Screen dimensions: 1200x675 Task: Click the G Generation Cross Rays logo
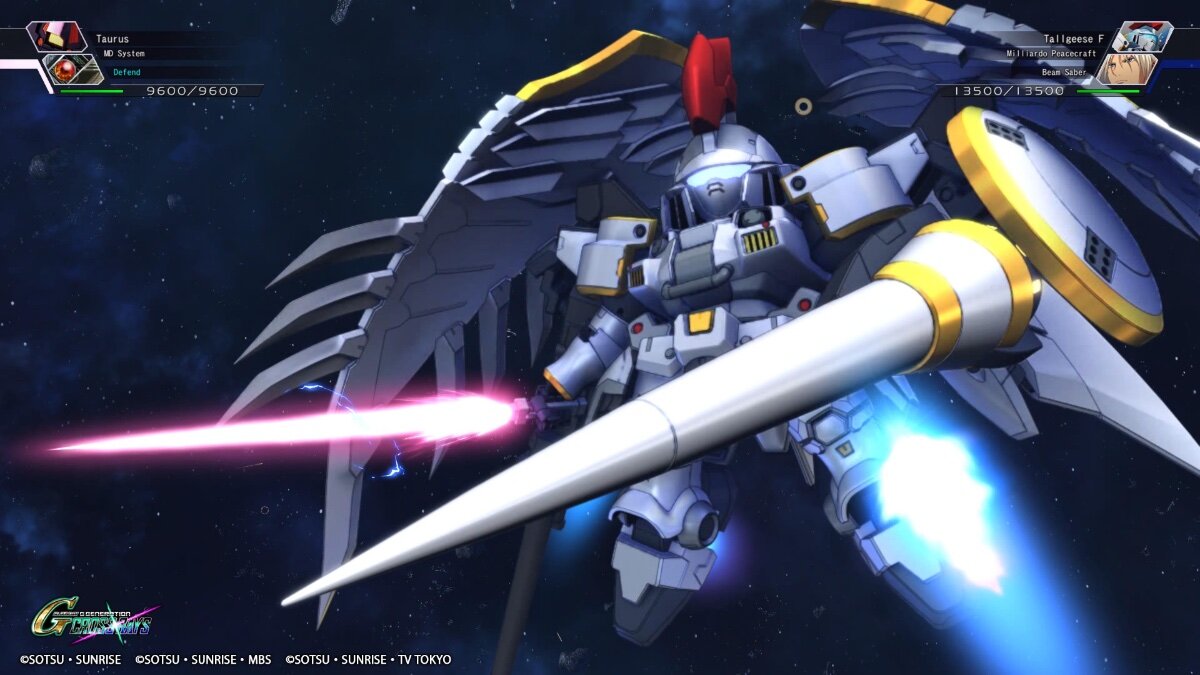click(93, 621)
